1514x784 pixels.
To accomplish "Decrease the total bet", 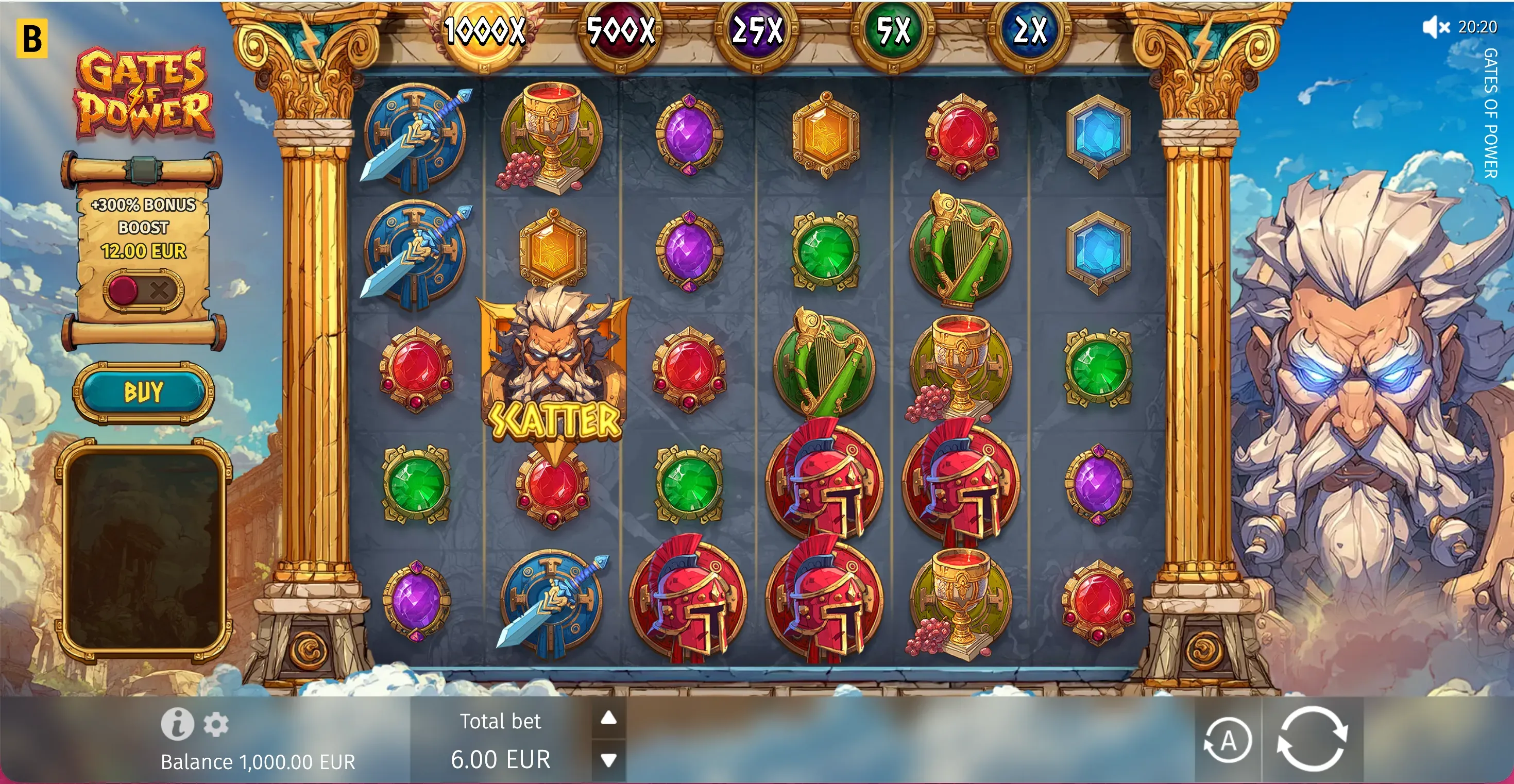I will [608, 760].
